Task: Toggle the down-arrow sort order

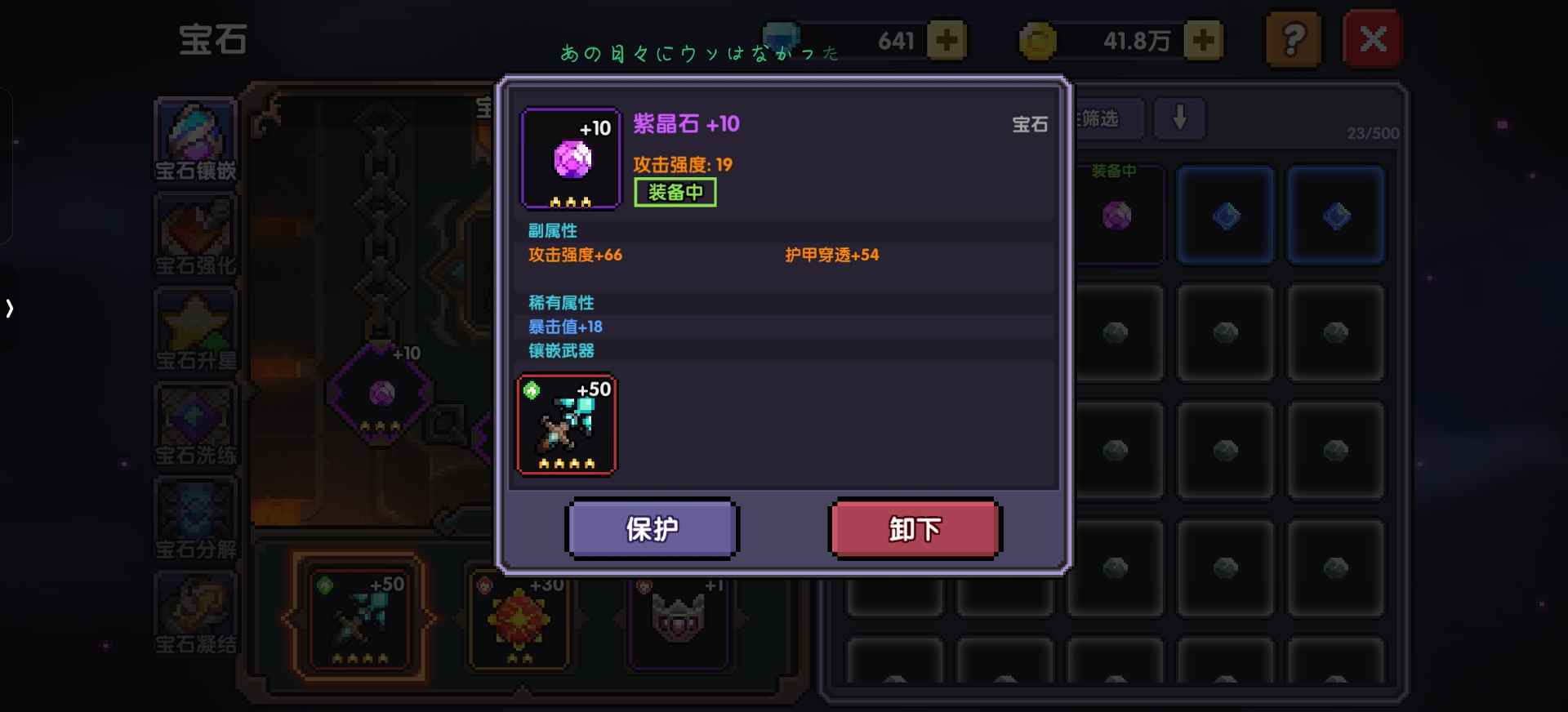Action: tap(1179, 119)
